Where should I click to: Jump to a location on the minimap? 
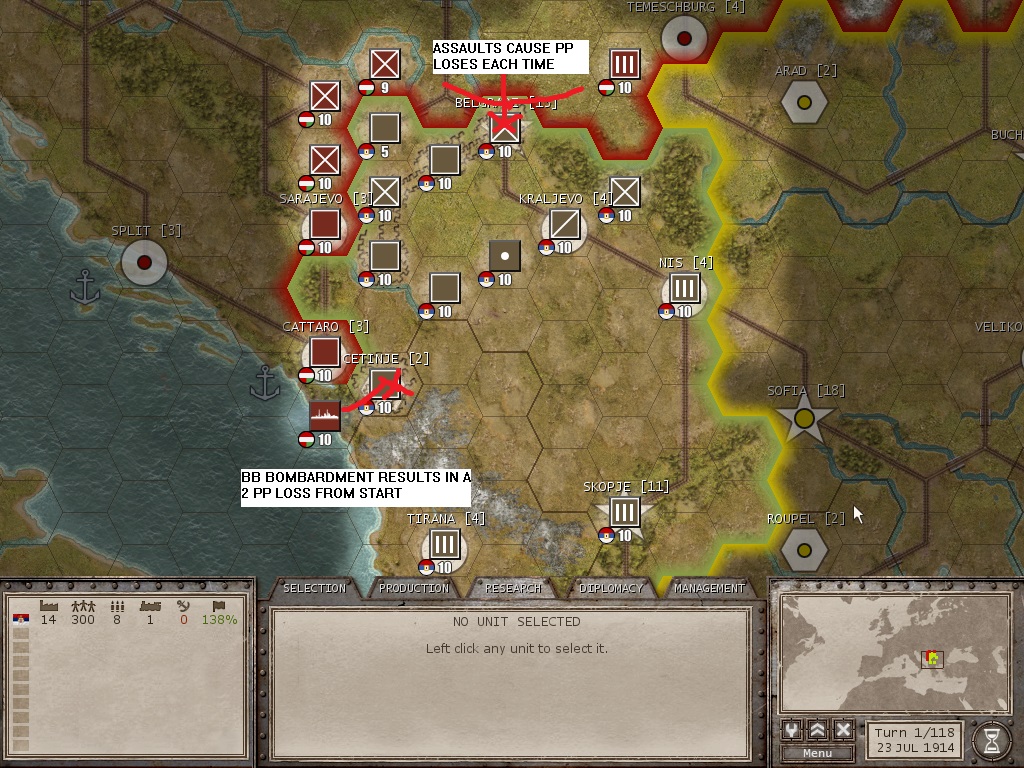click(x=895, y=651)
